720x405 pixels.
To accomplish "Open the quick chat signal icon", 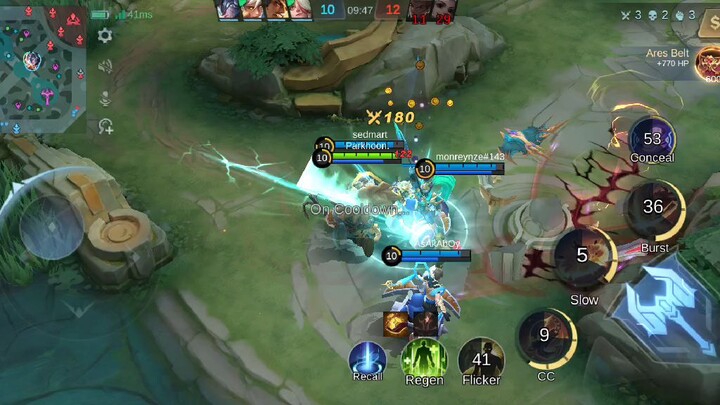I will [105, 126].
